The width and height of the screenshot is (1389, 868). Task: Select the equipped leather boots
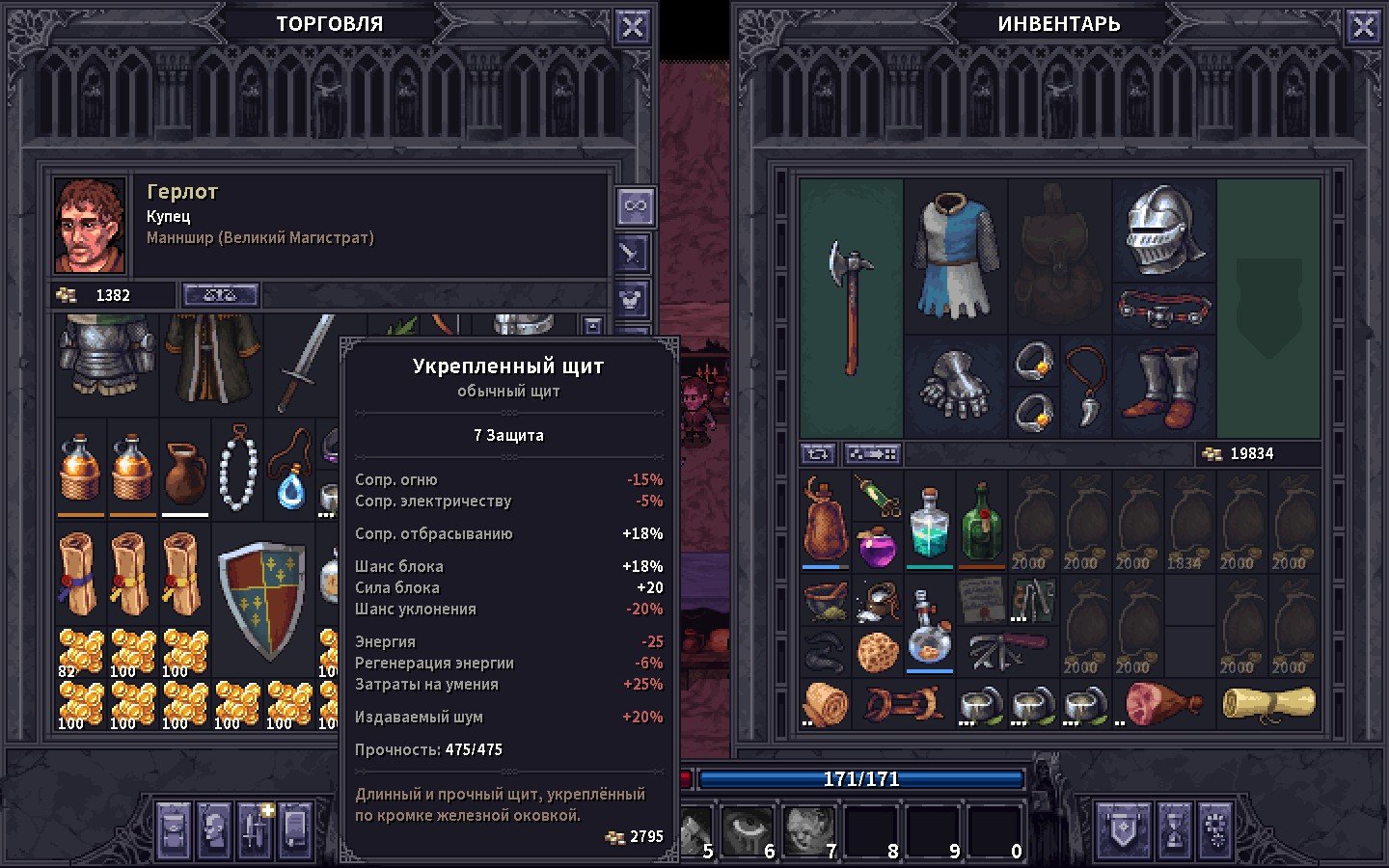click(x=1165, y=387)
